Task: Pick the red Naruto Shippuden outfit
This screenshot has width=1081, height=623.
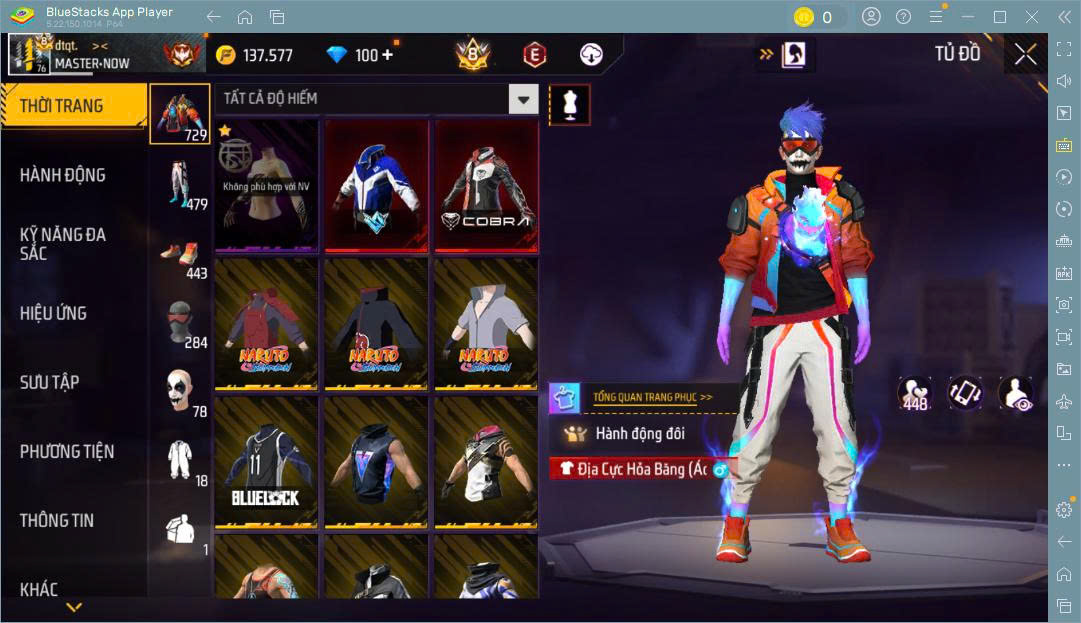Action: click(266, 324)
